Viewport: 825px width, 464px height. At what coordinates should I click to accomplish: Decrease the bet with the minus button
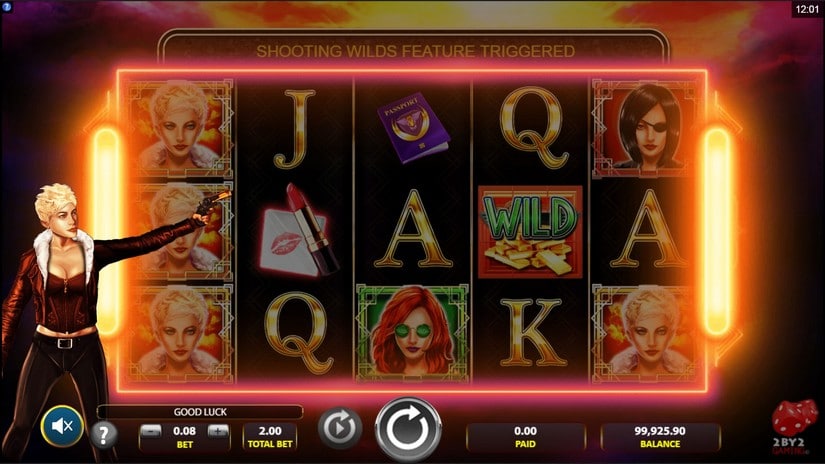[x=149, y=431]
